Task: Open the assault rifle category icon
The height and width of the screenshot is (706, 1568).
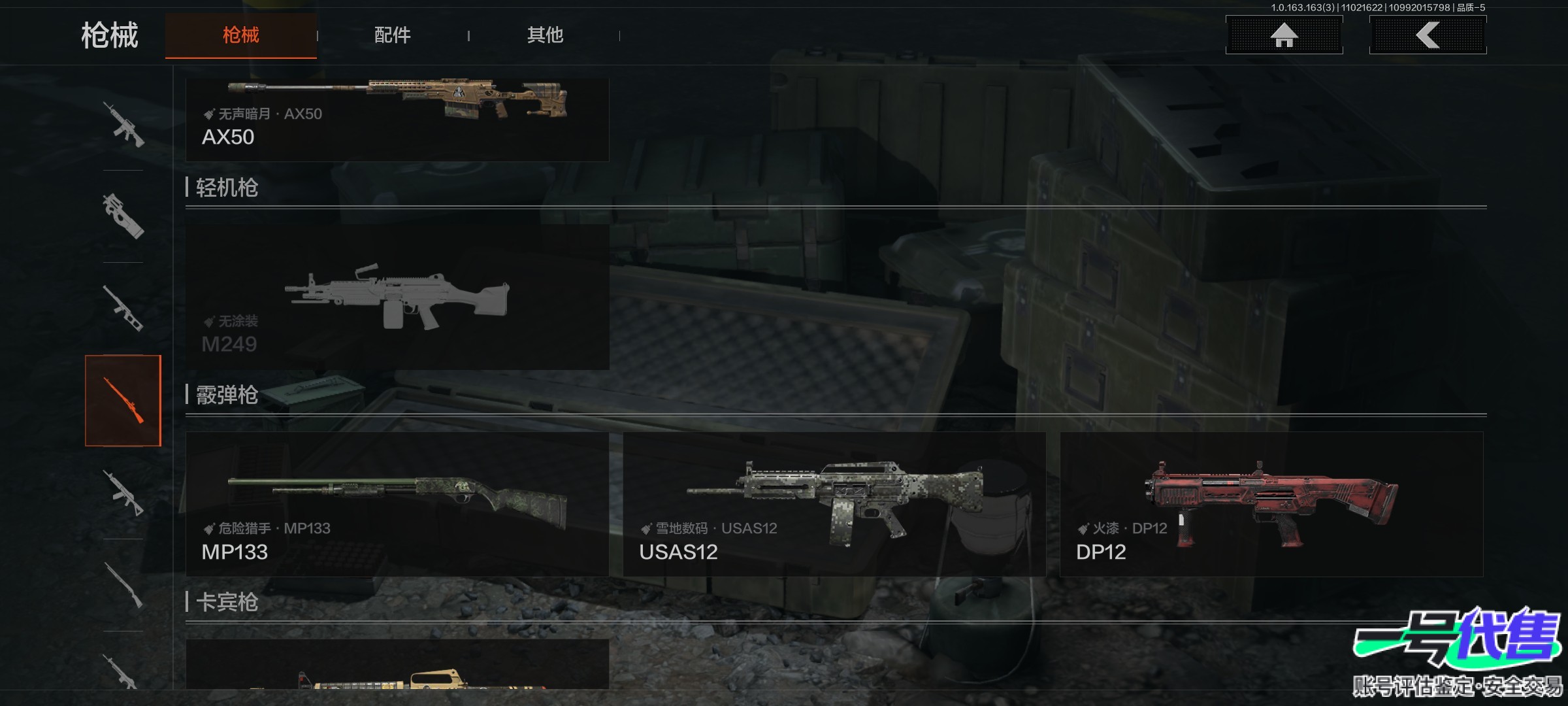Action: [x=123, y=124]
